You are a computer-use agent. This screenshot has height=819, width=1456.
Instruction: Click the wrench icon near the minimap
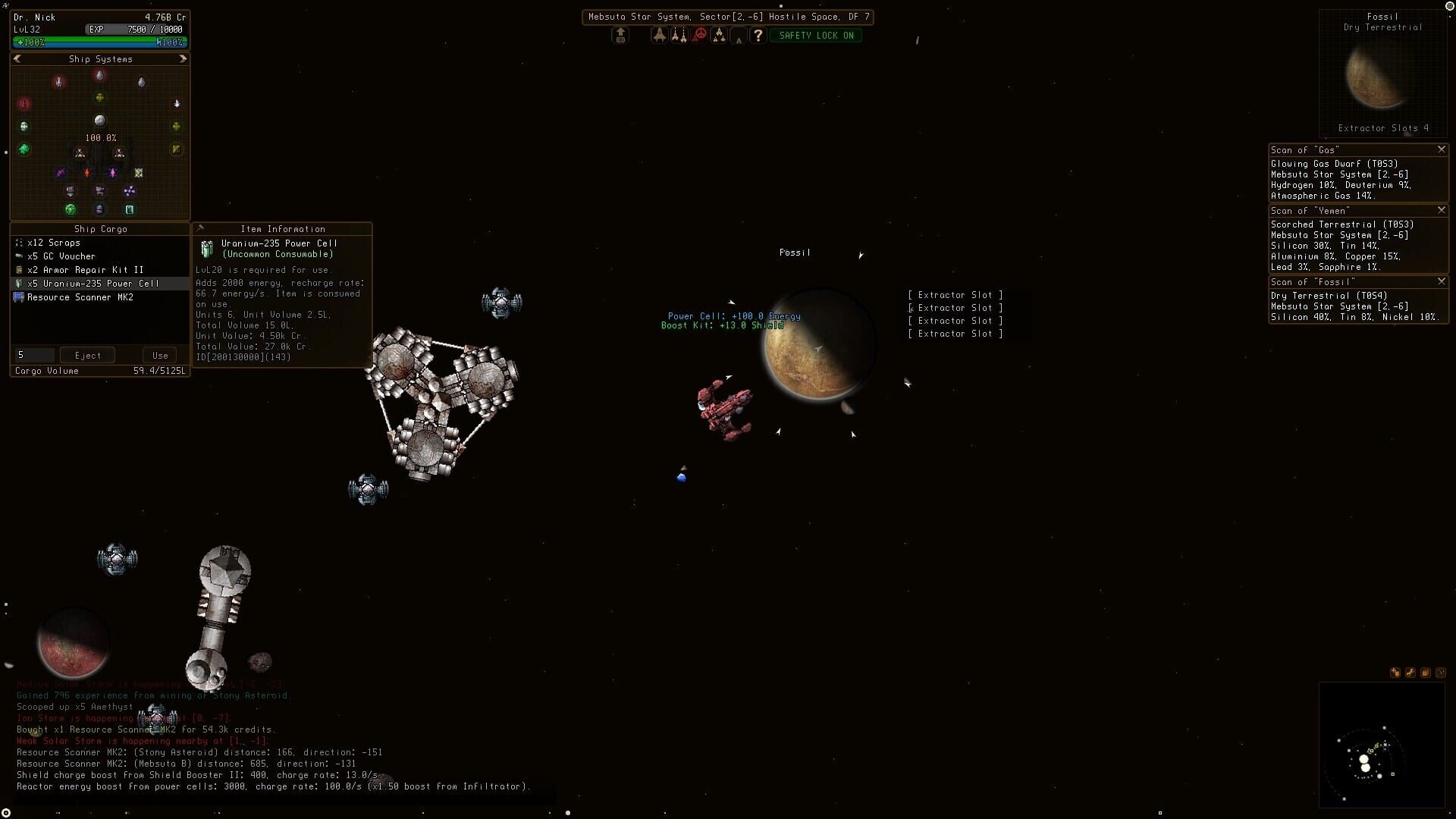click(x=1410, y=673)
